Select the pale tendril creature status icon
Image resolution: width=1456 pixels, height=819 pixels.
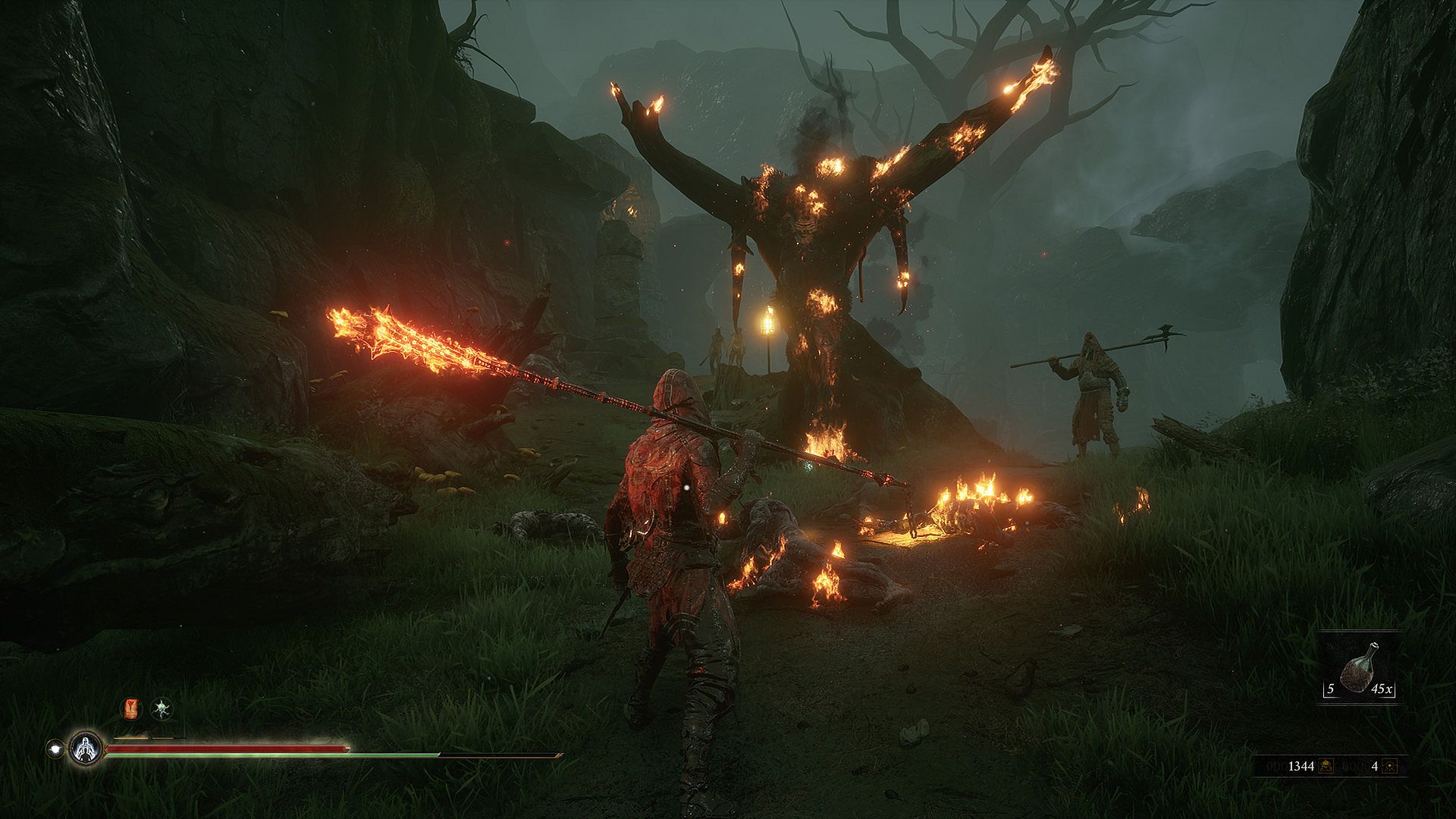point(161,709)
